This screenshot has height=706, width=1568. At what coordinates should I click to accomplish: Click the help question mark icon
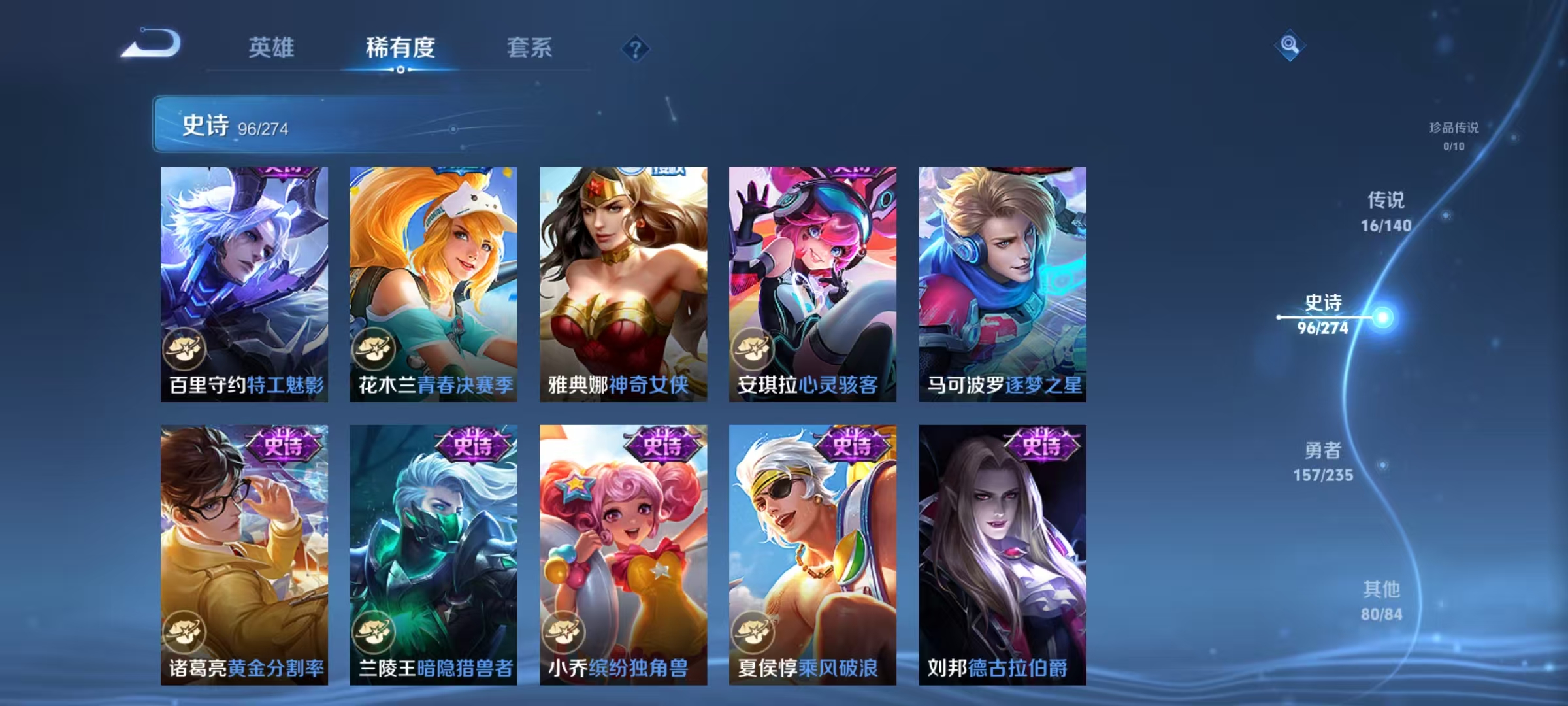pos(636,48)
